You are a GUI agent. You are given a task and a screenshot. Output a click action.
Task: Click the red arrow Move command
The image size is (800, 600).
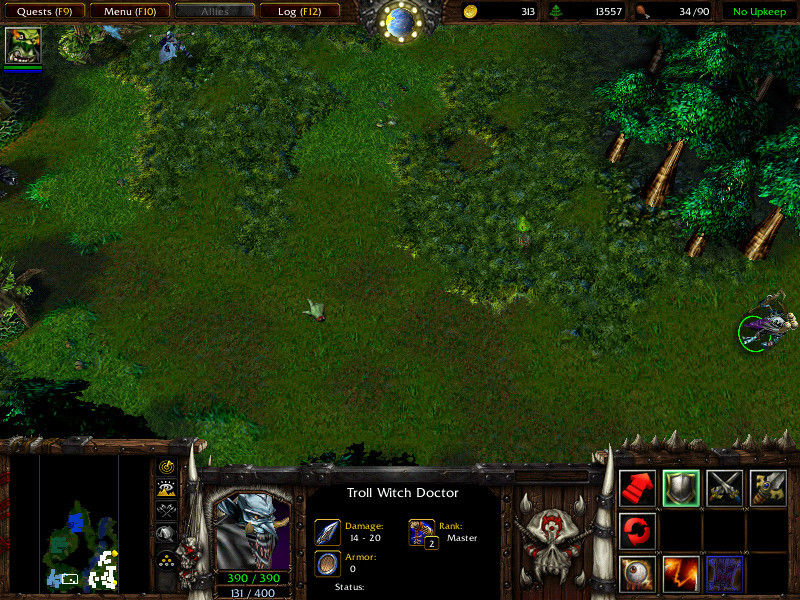(x=638, y=488)
